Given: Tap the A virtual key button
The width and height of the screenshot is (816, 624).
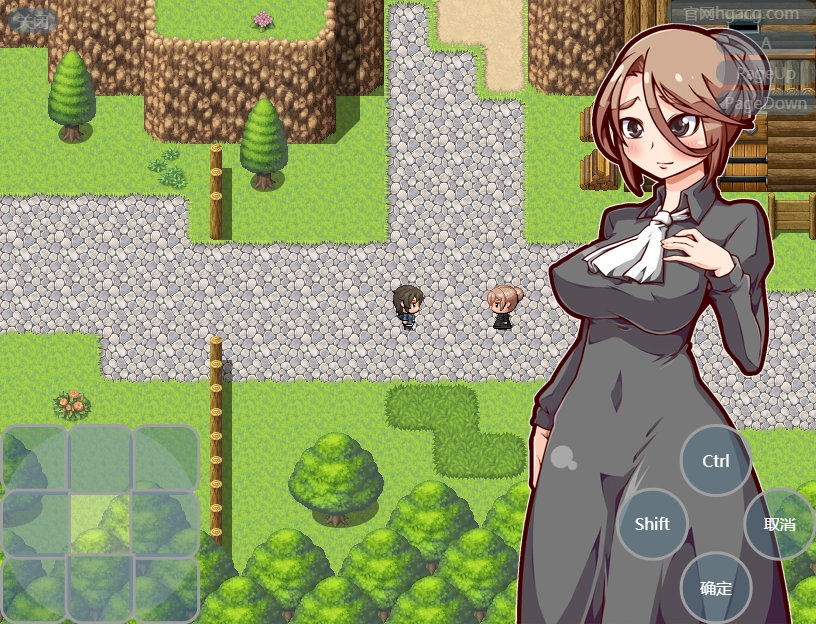Looking at the screenshot, I should 766,44.
